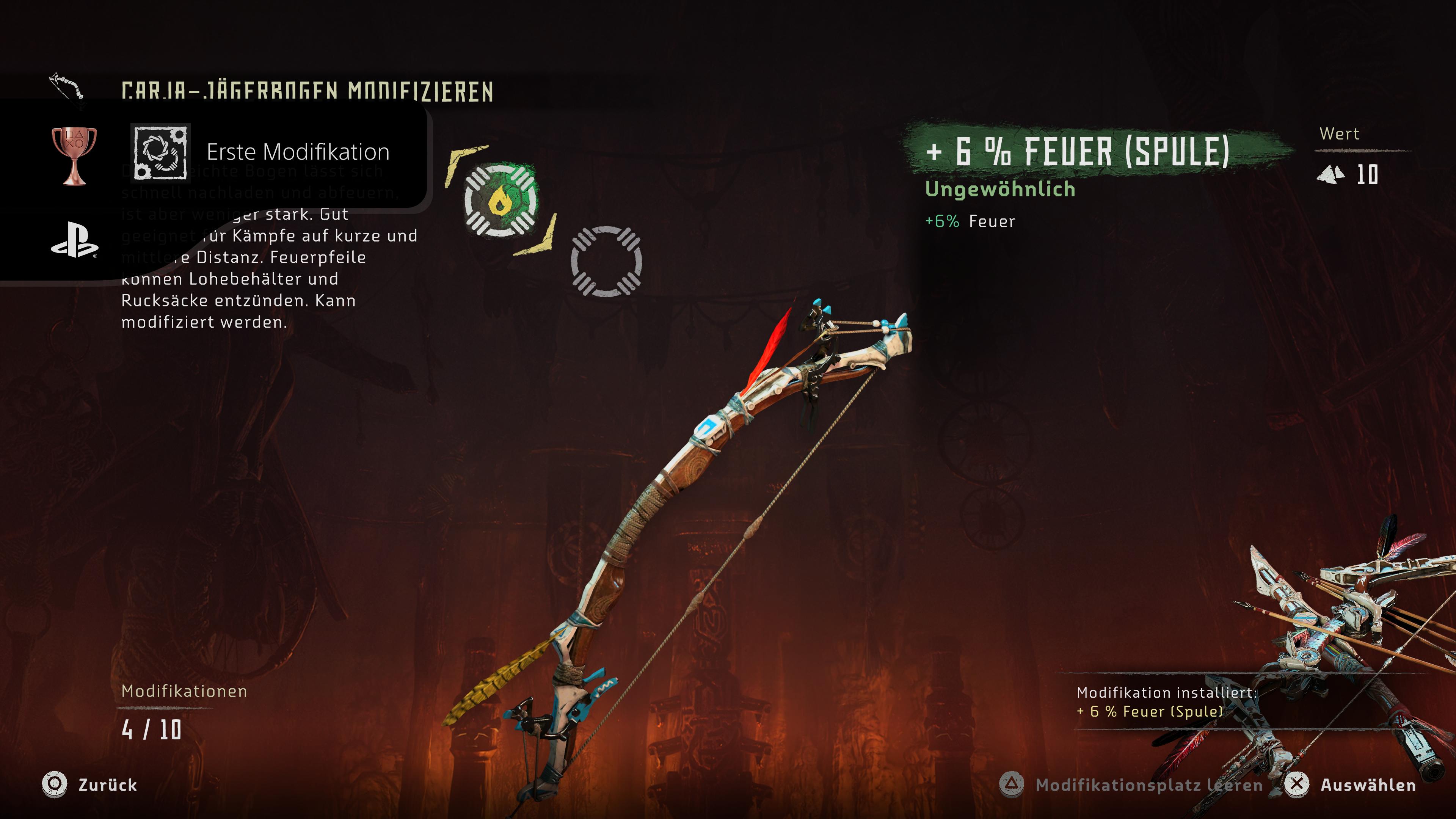Open the Erste Modifikation trophy notification
Viewport: 1456px width, 819px height.
tap(260, 152)
